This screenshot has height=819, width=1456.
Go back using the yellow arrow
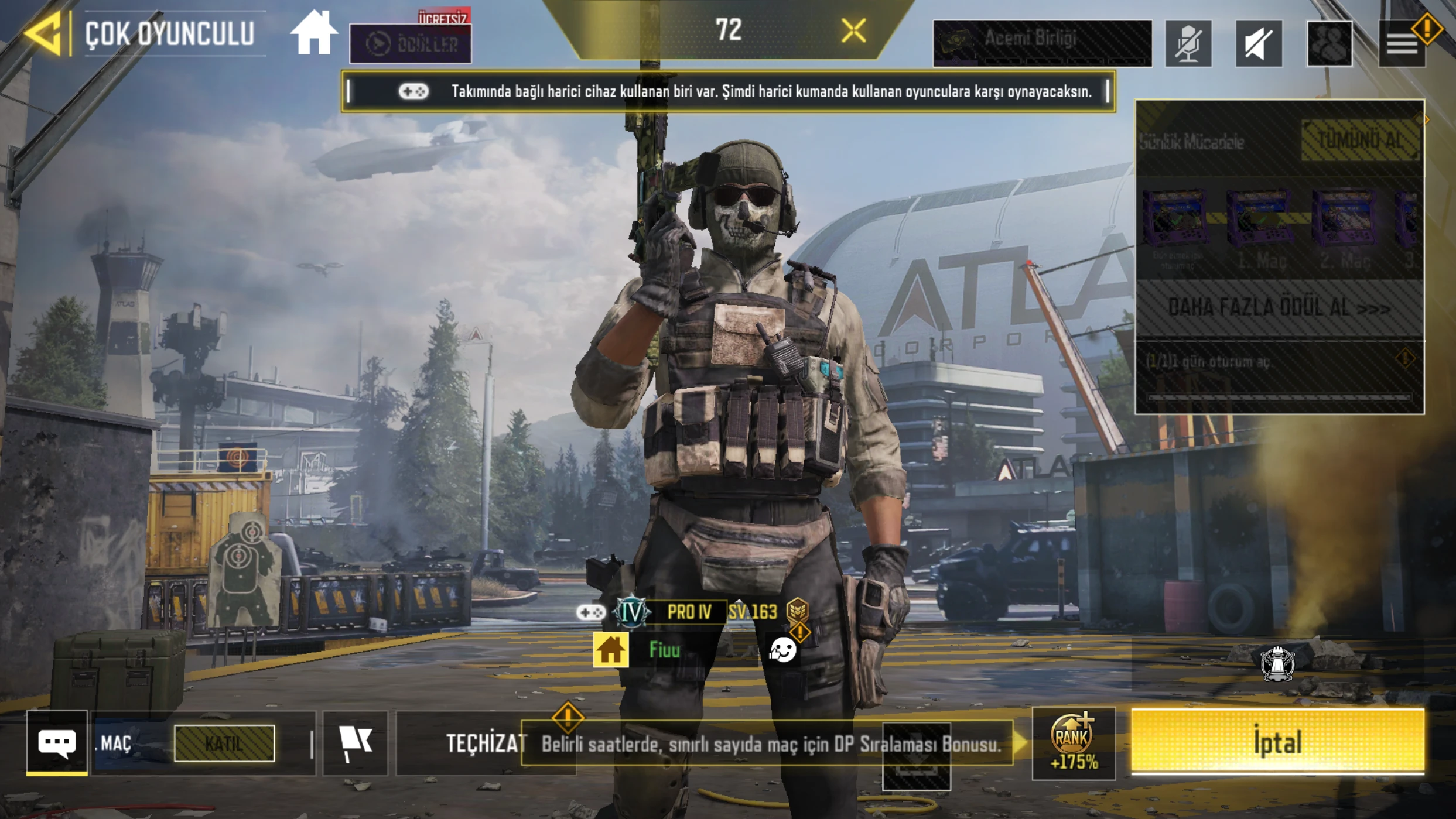click(x=43, y=34)
